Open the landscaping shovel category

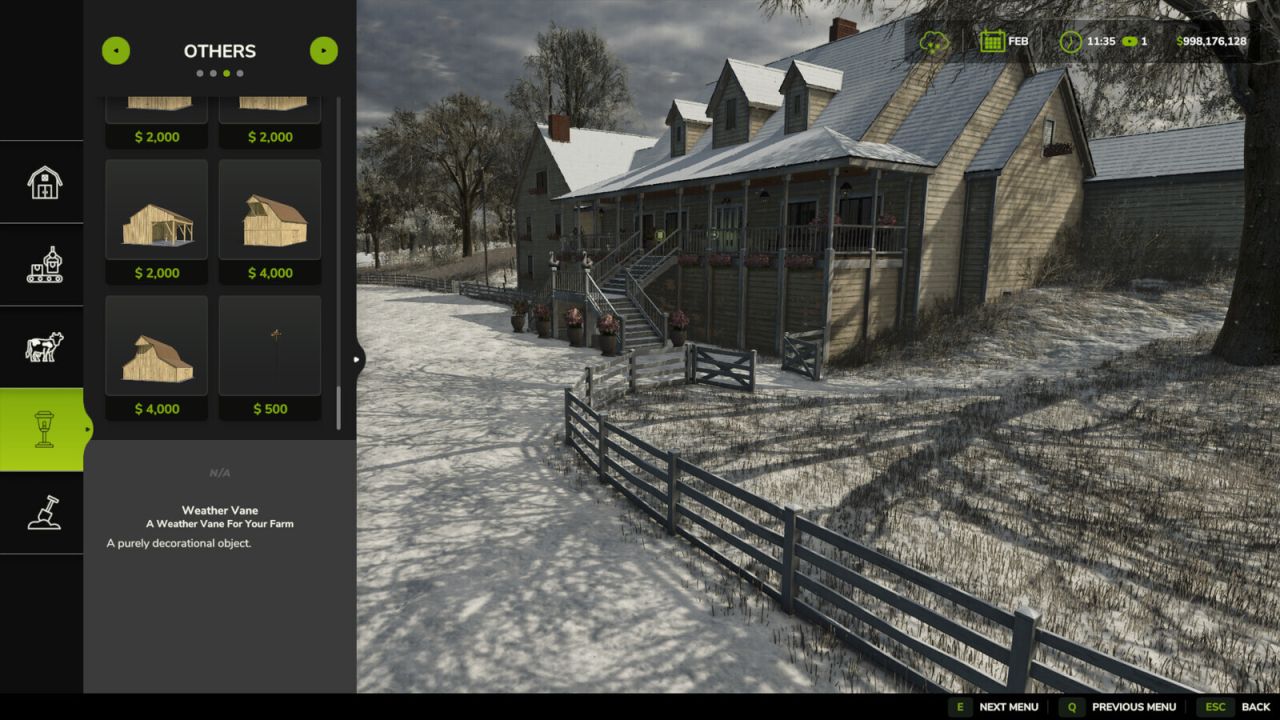click(x=43, y=512)
